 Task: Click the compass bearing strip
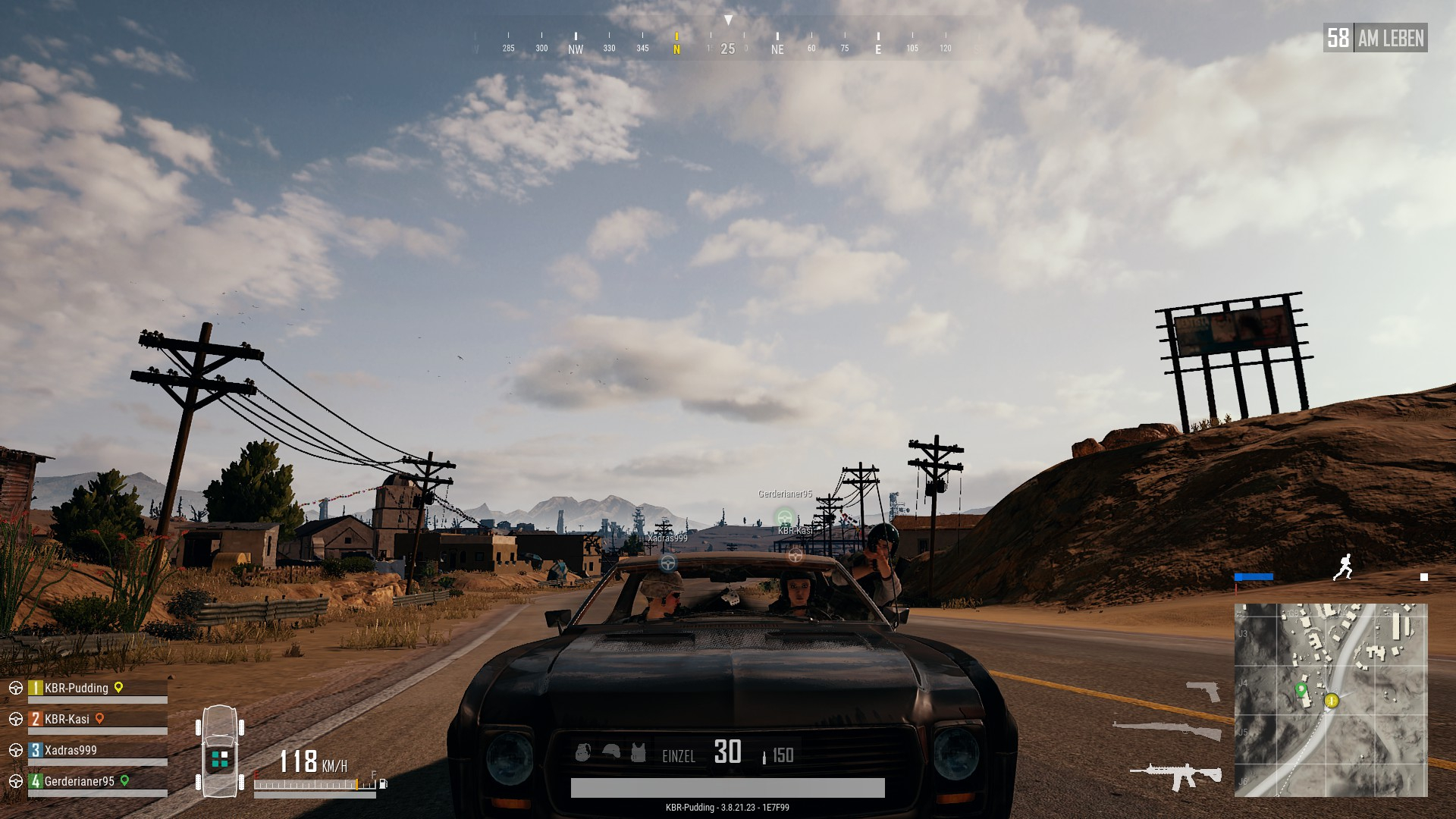tap(726, 47)
